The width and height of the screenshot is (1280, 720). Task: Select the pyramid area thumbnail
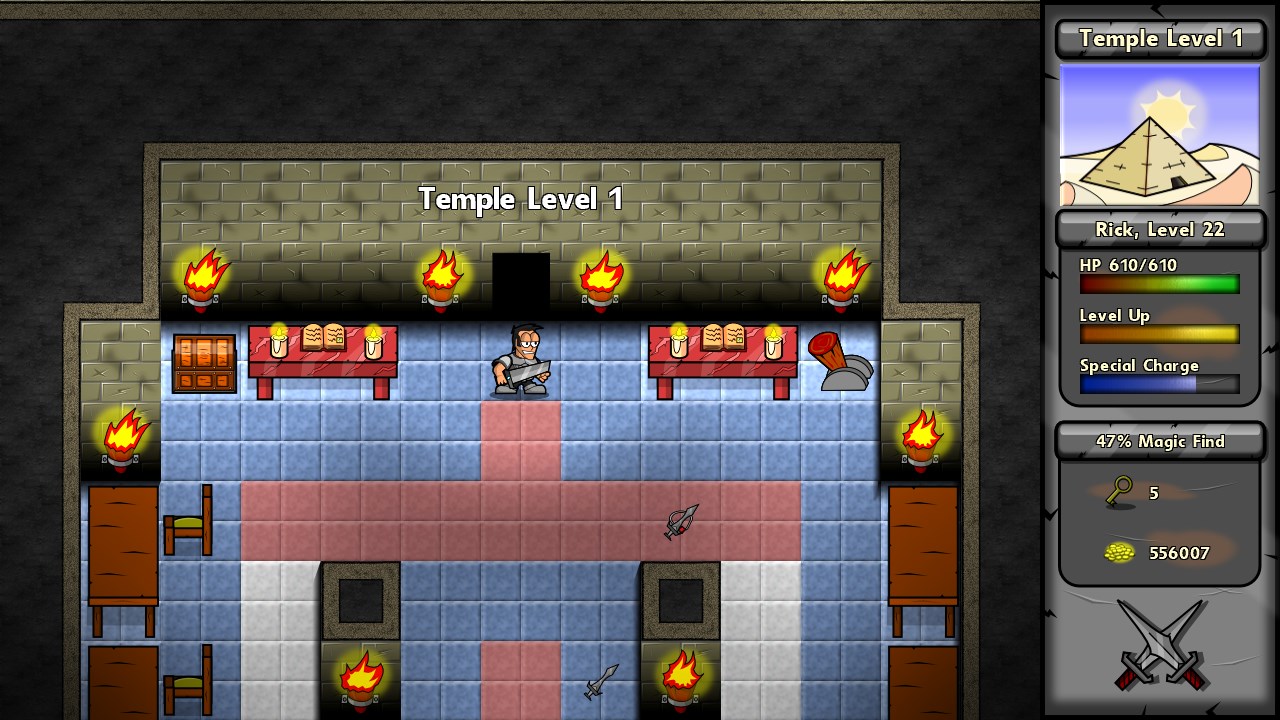[x=1160, y=135]
